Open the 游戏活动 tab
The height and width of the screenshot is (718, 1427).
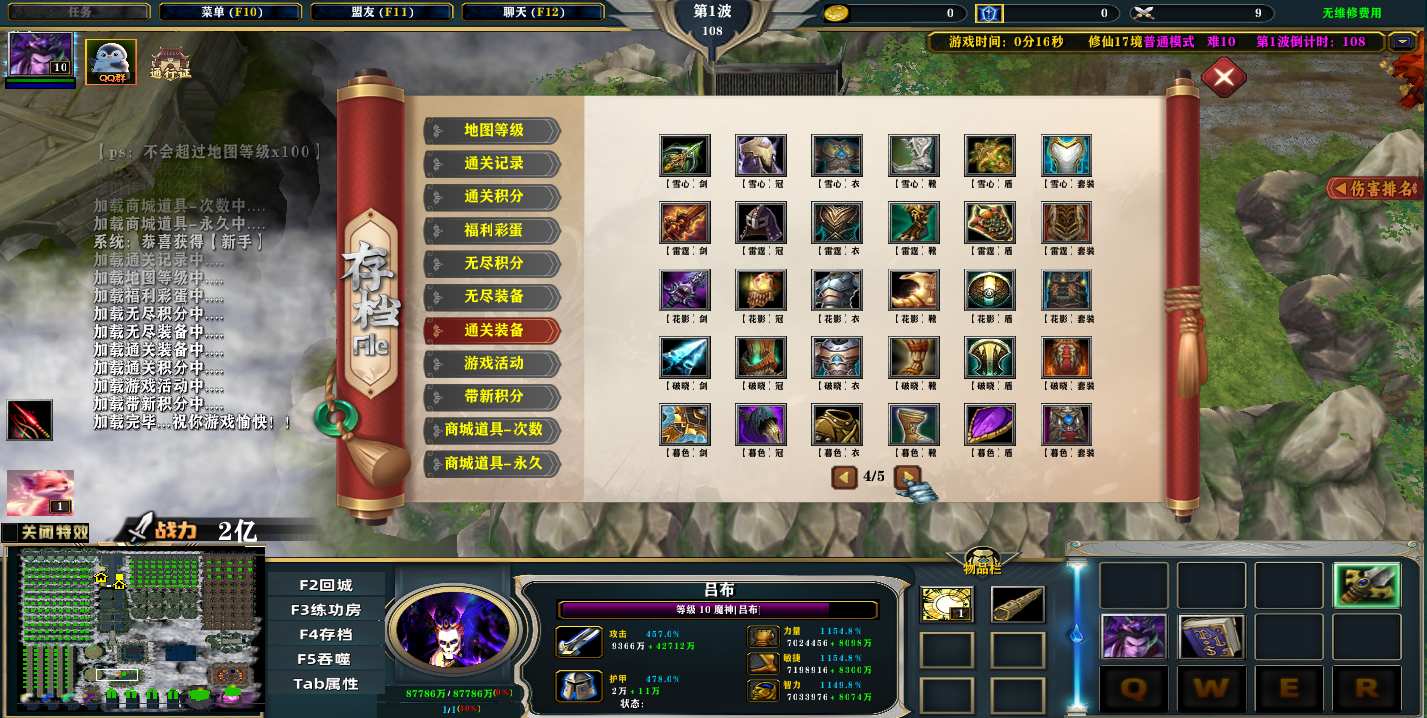[493, 363]
